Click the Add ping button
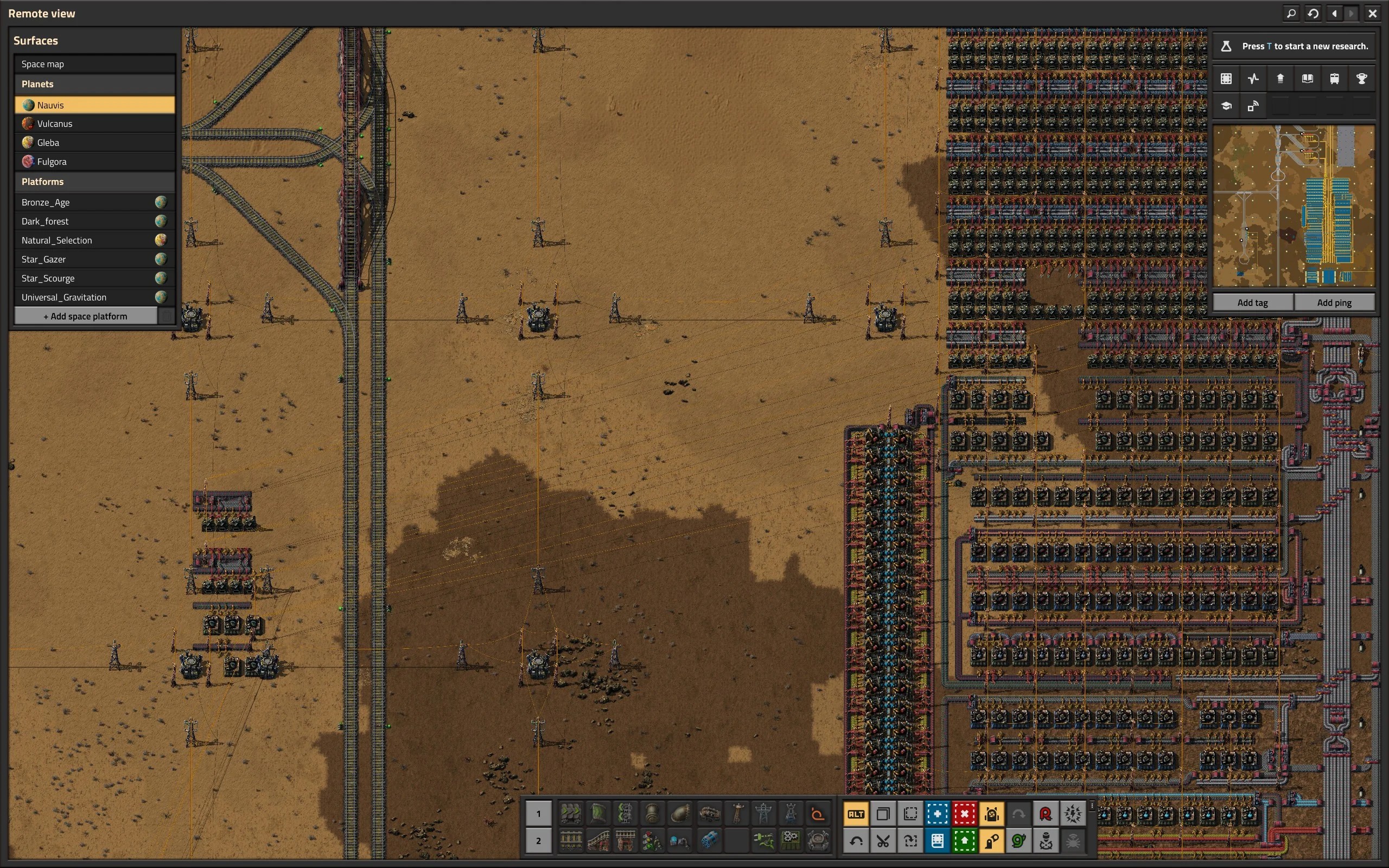 point(1334,303)
